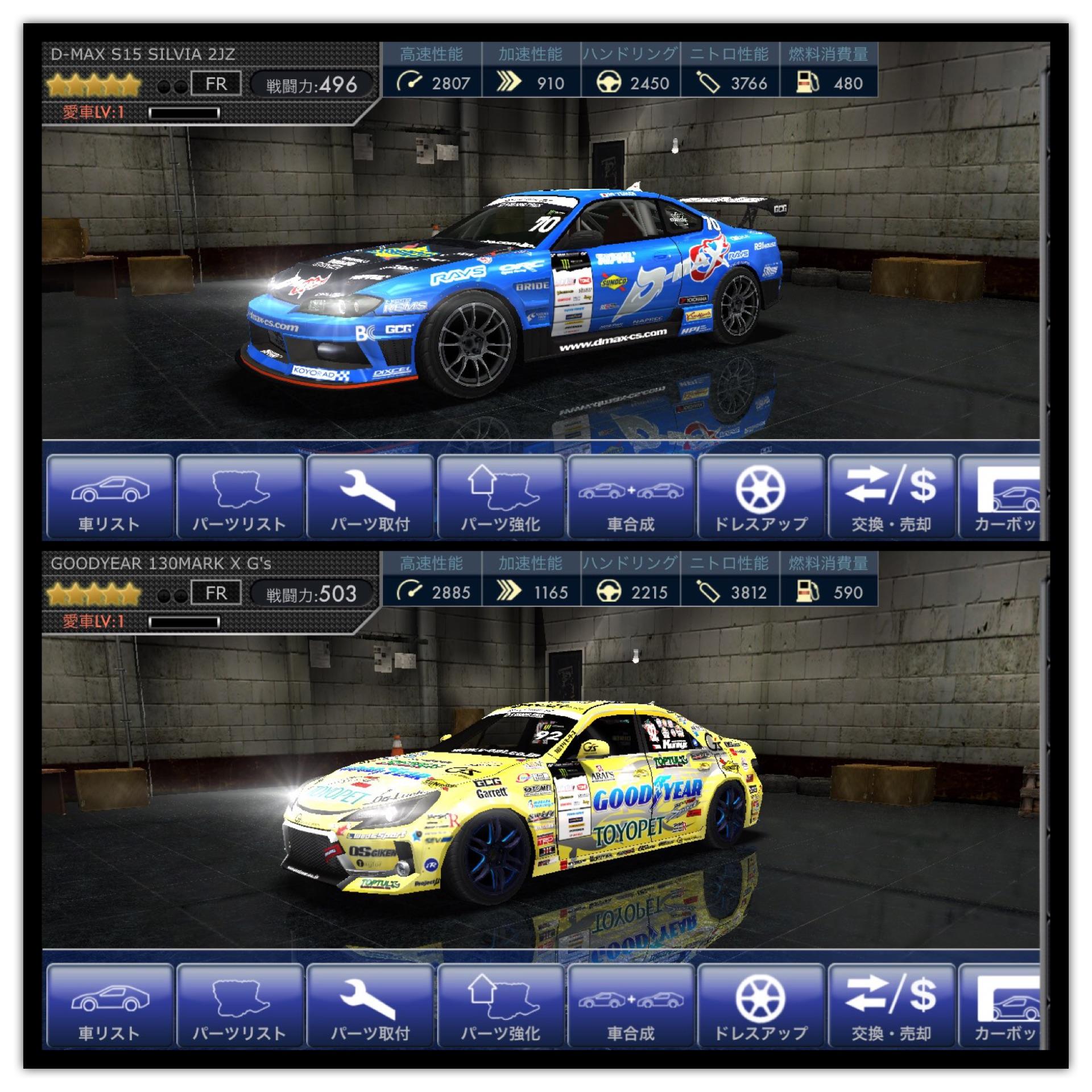Open 車合成 in the yellow Mark X panel

pos(631,1006)
